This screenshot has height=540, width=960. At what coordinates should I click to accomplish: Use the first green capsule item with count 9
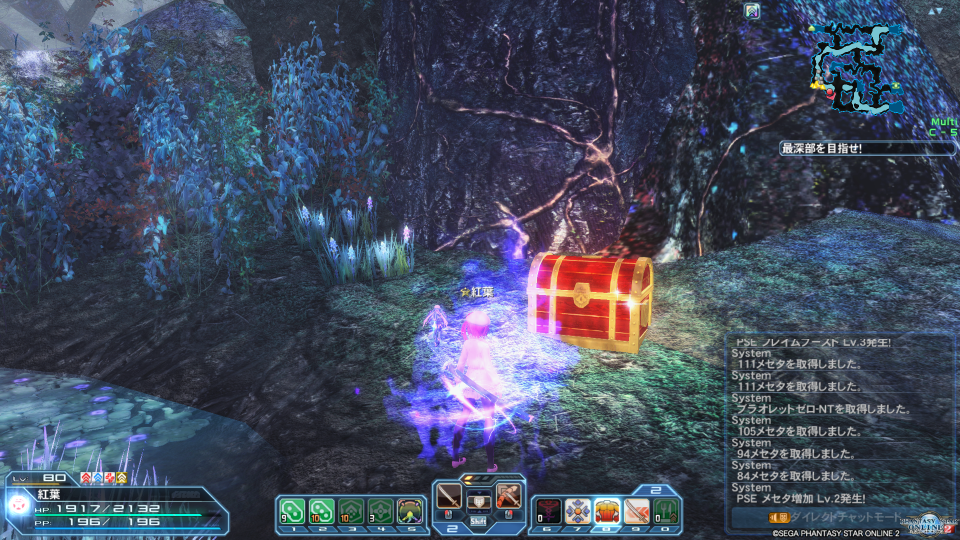point(290,510)
